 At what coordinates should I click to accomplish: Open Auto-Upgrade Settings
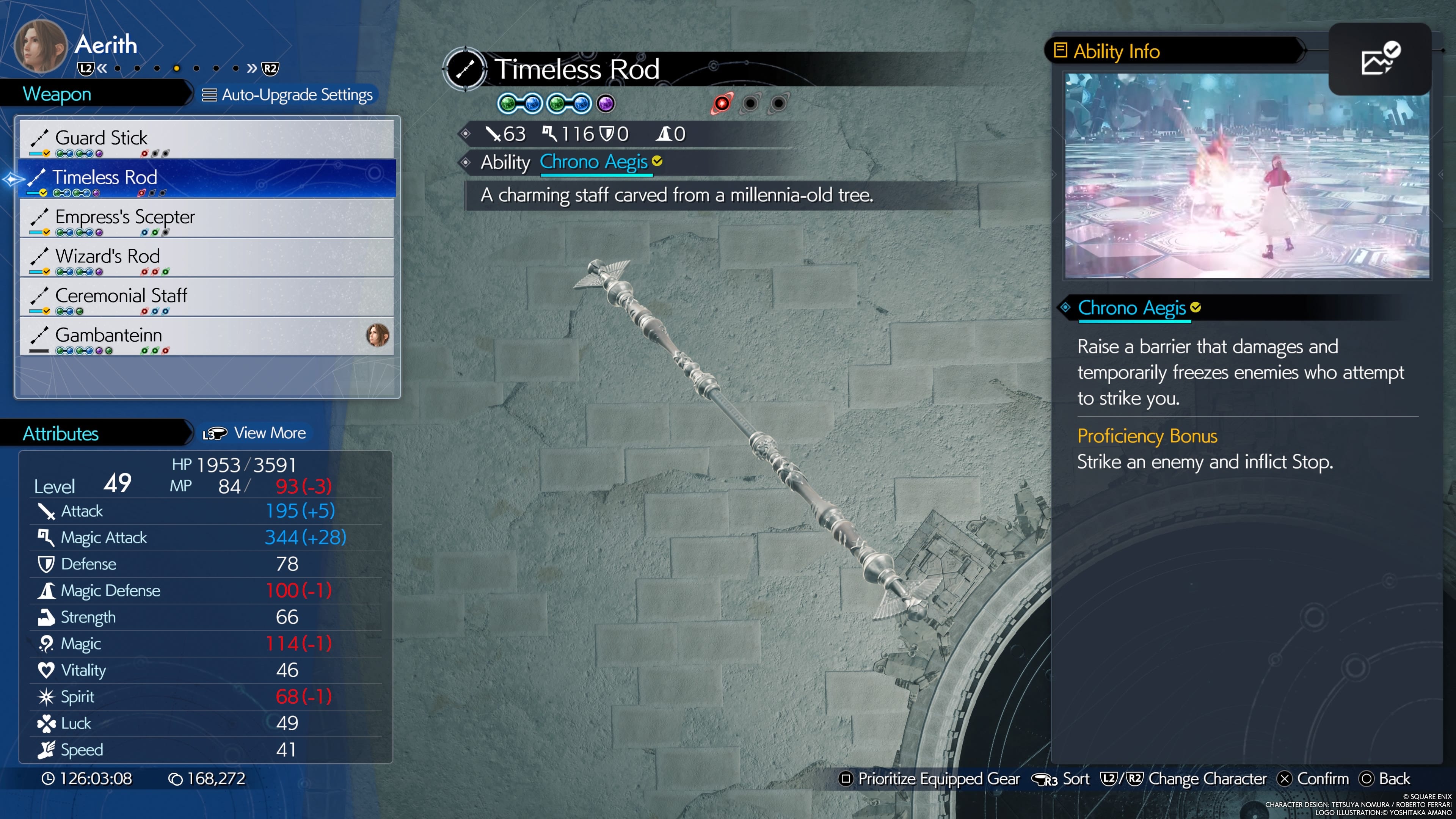pos(288,95)
